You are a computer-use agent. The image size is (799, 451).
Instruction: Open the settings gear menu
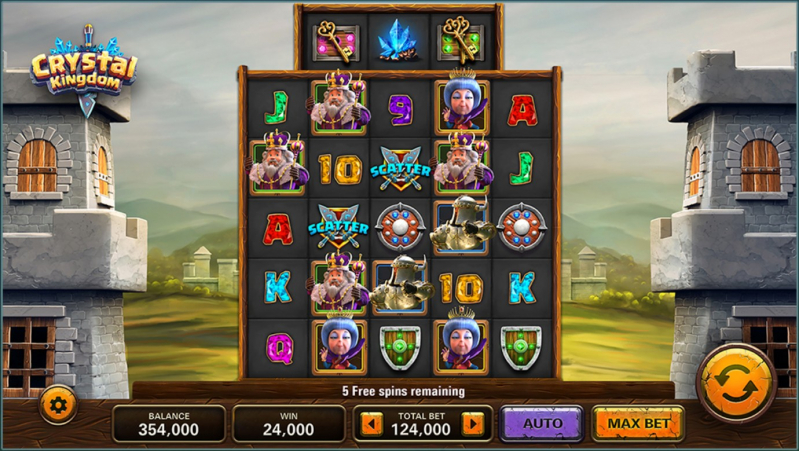click(57, 405)
